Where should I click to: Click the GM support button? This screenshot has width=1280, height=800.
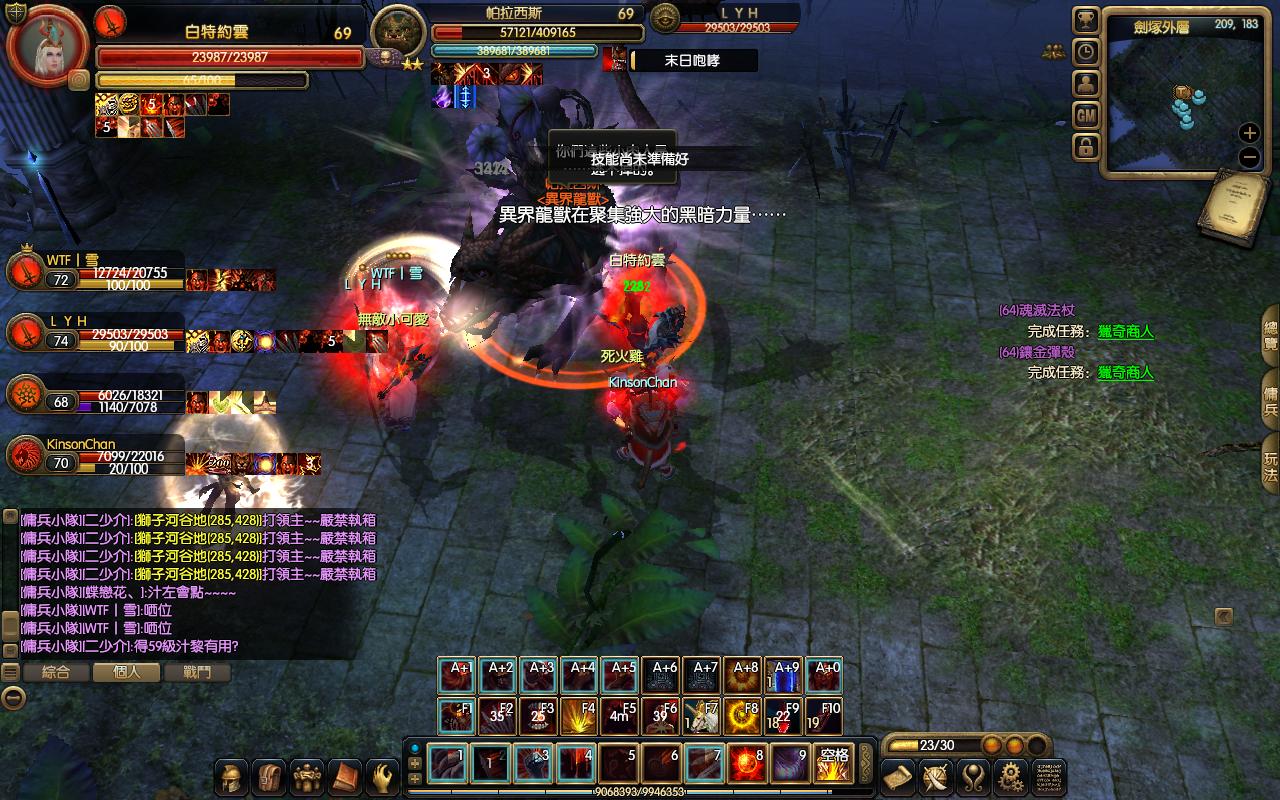pos(1086,116)
